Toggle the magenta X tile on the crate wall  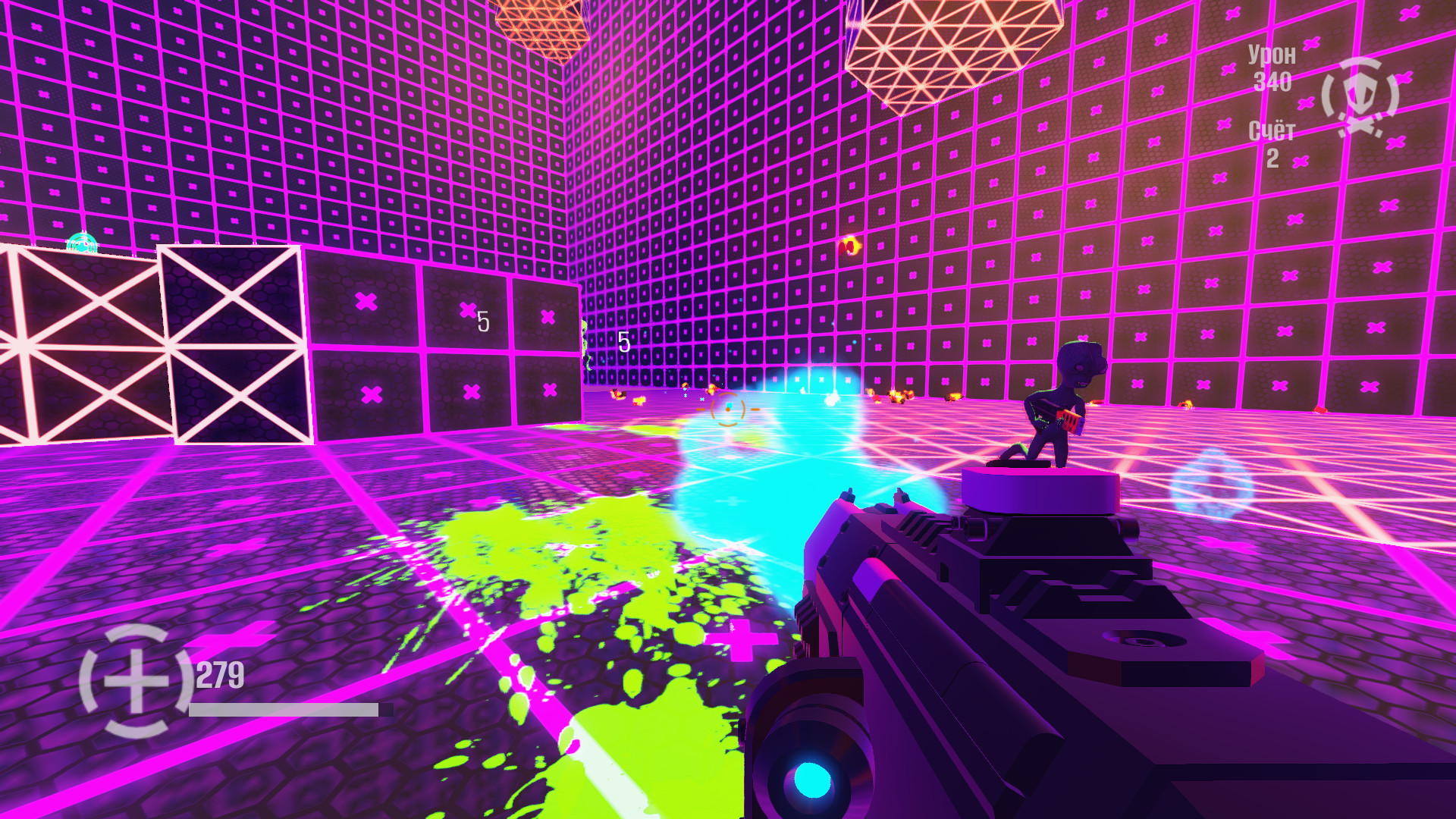(x=367, y=303)
